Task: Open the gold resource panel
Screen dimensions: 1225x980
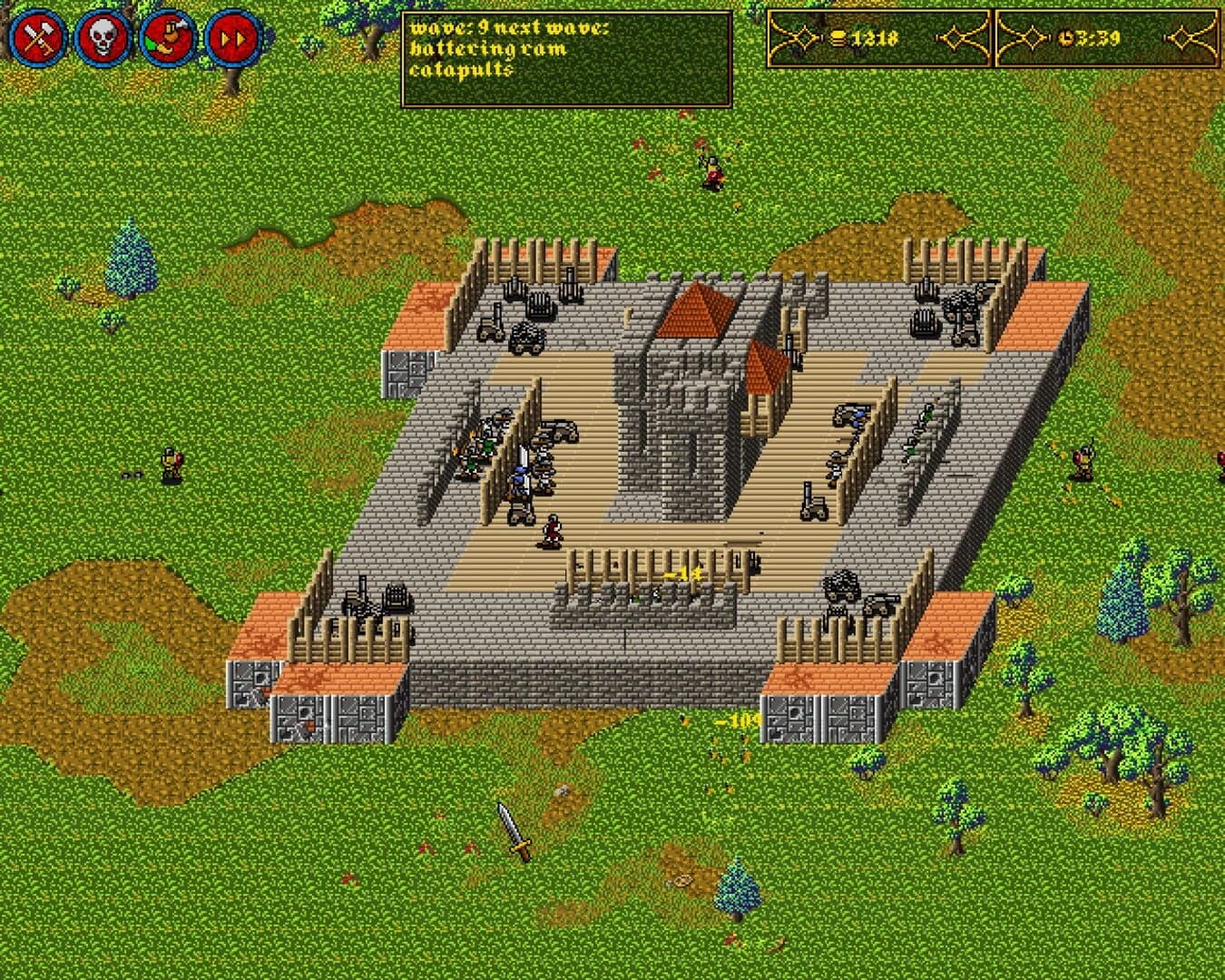Action: (880, 38)
